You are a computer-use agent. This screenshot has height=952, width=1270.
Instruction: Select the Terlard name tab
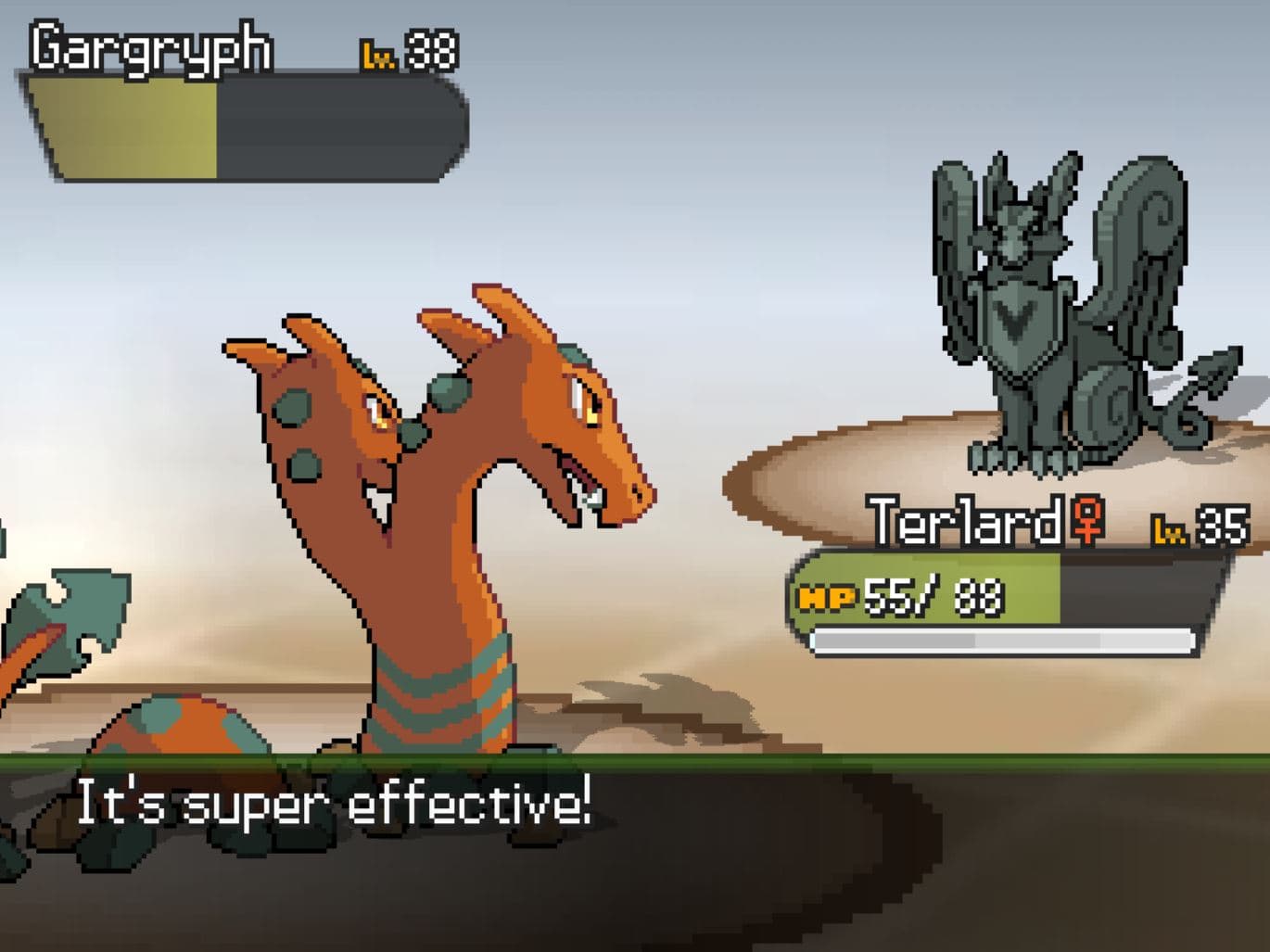(x=964, y=524)
